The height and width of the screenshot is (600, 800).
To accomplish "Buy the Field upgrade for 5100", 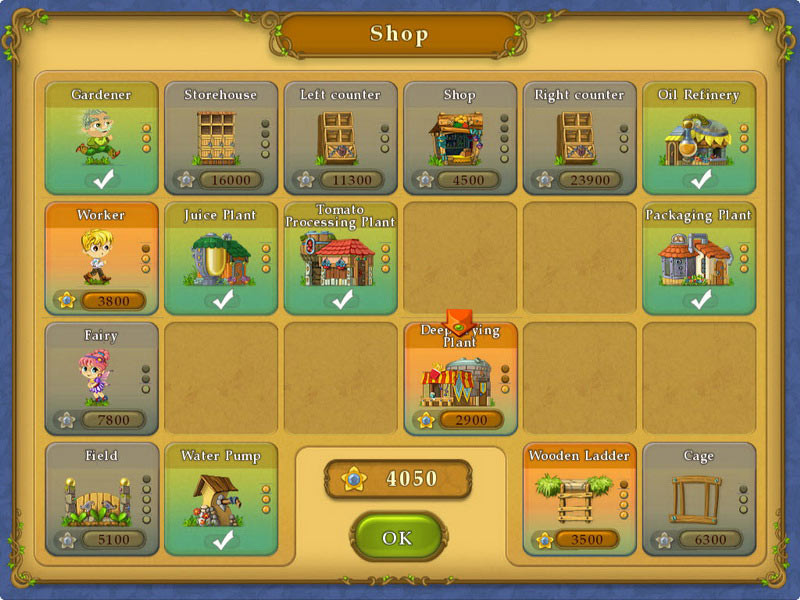I will click(x=101, y=498).
